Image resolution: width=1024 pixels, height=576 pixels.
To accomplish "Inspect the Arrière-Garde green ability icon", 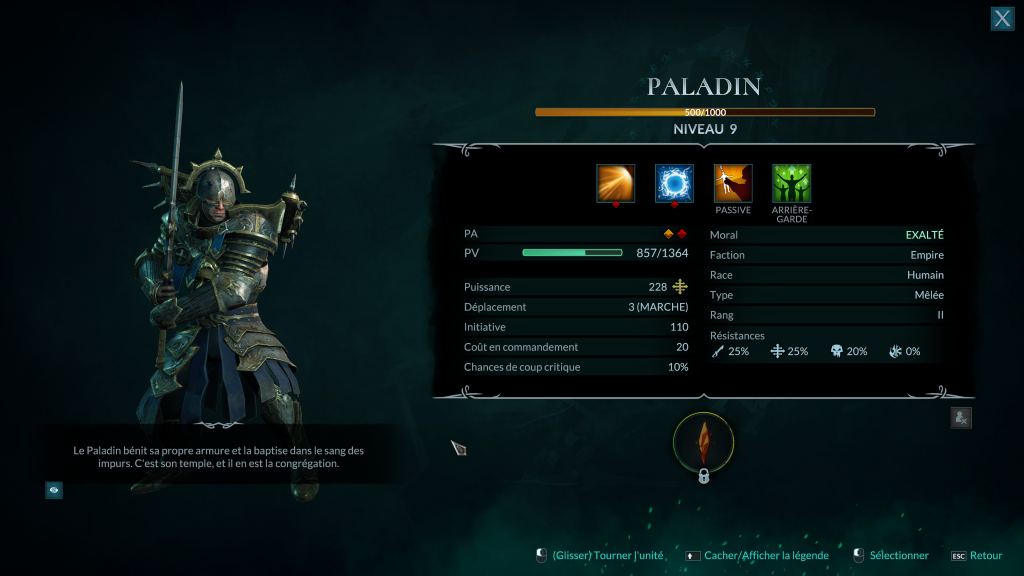I will point(792,184).
